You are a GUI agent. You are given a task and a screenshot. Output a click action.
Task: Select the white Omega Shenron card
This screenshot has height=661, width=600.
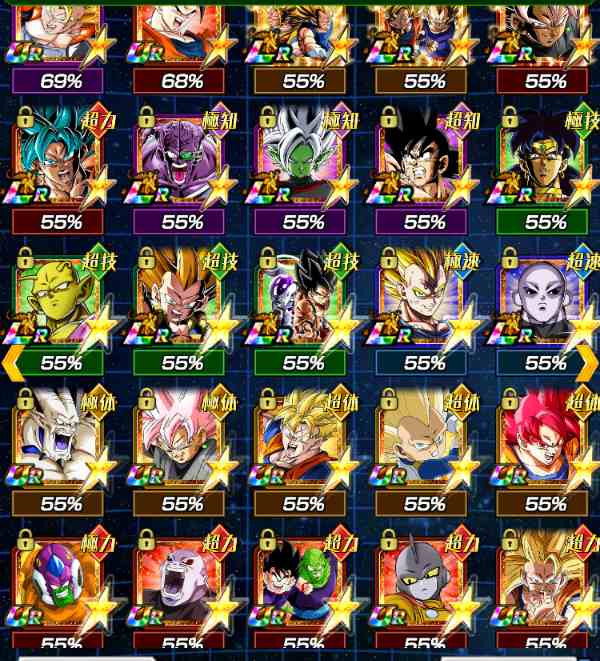(61, 440)
